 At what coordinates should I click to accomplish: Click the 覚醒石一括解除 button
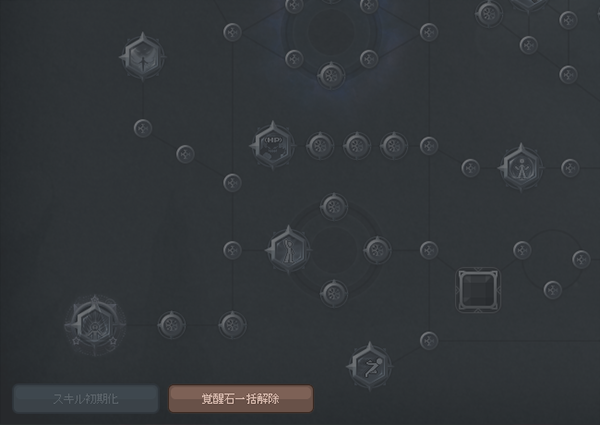click(x=240, y=399)
